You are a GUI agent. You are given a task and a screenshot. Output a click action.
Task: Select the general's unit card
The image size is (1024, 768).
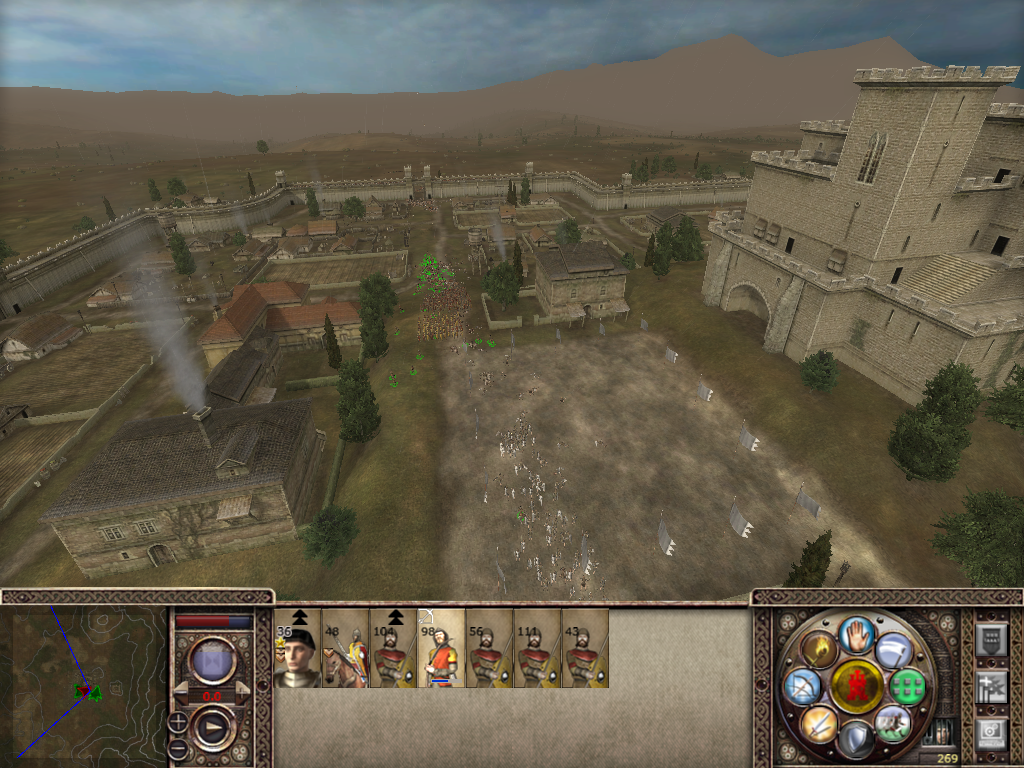297,649
